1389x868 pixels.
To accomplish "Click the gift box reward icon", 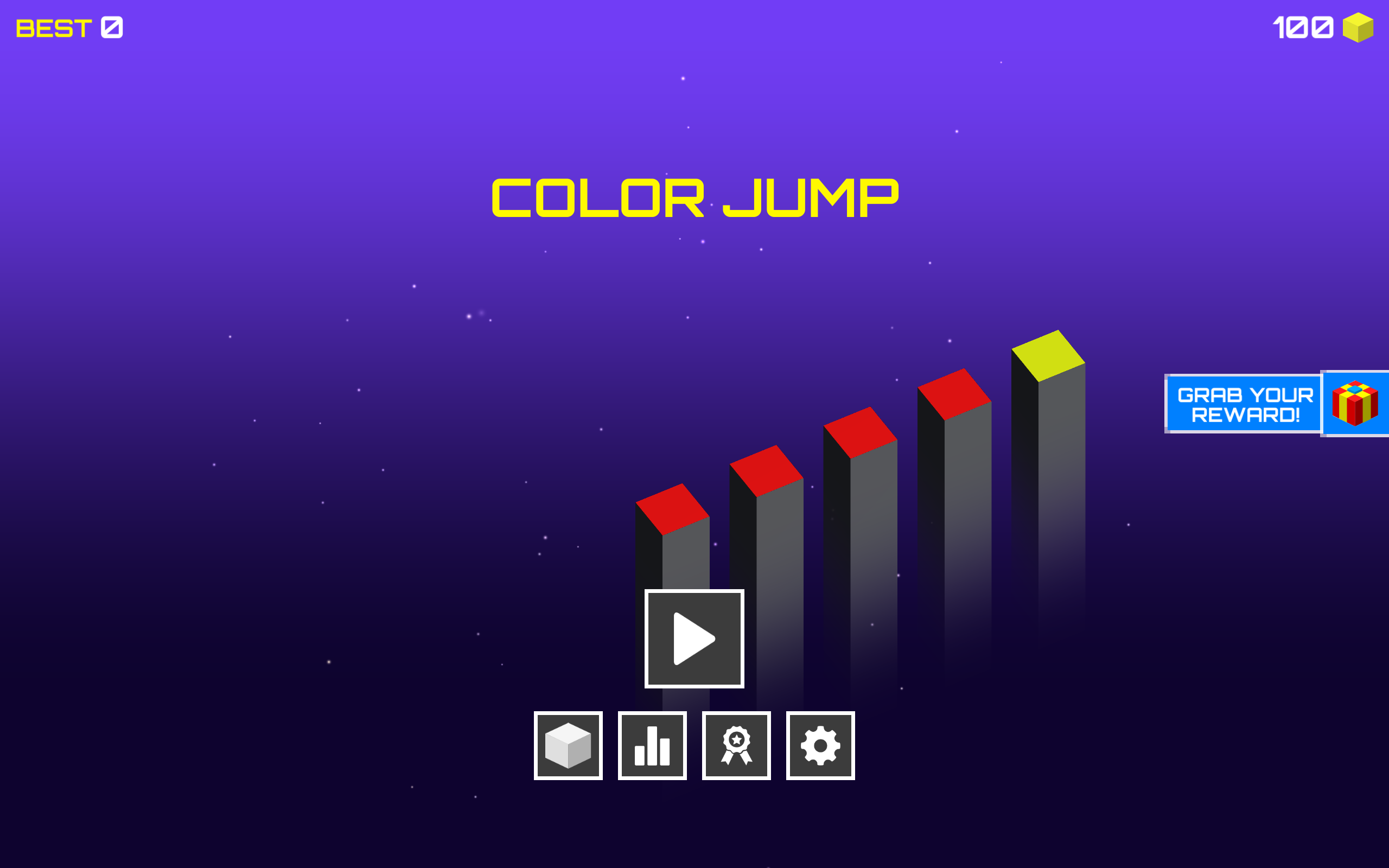I will 1356,404.
